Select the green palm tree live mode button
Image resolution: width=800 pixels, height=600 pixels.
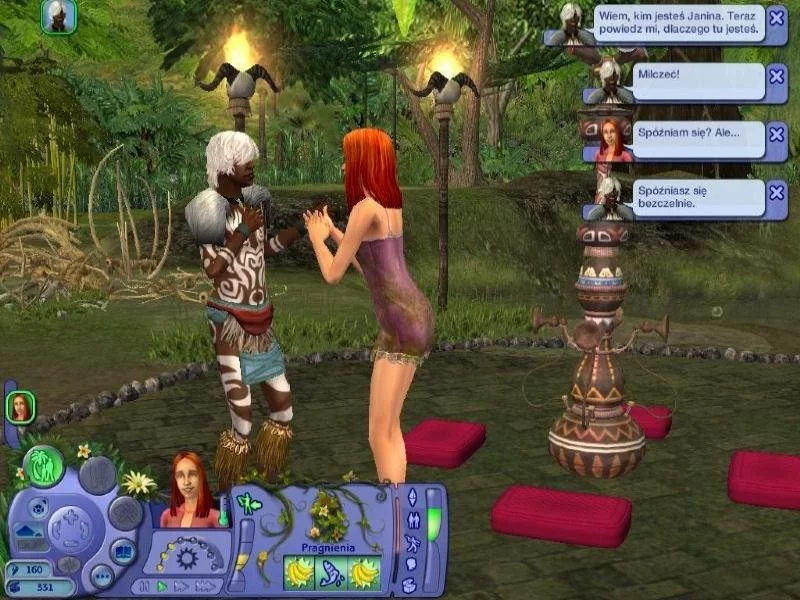[44, 467]
